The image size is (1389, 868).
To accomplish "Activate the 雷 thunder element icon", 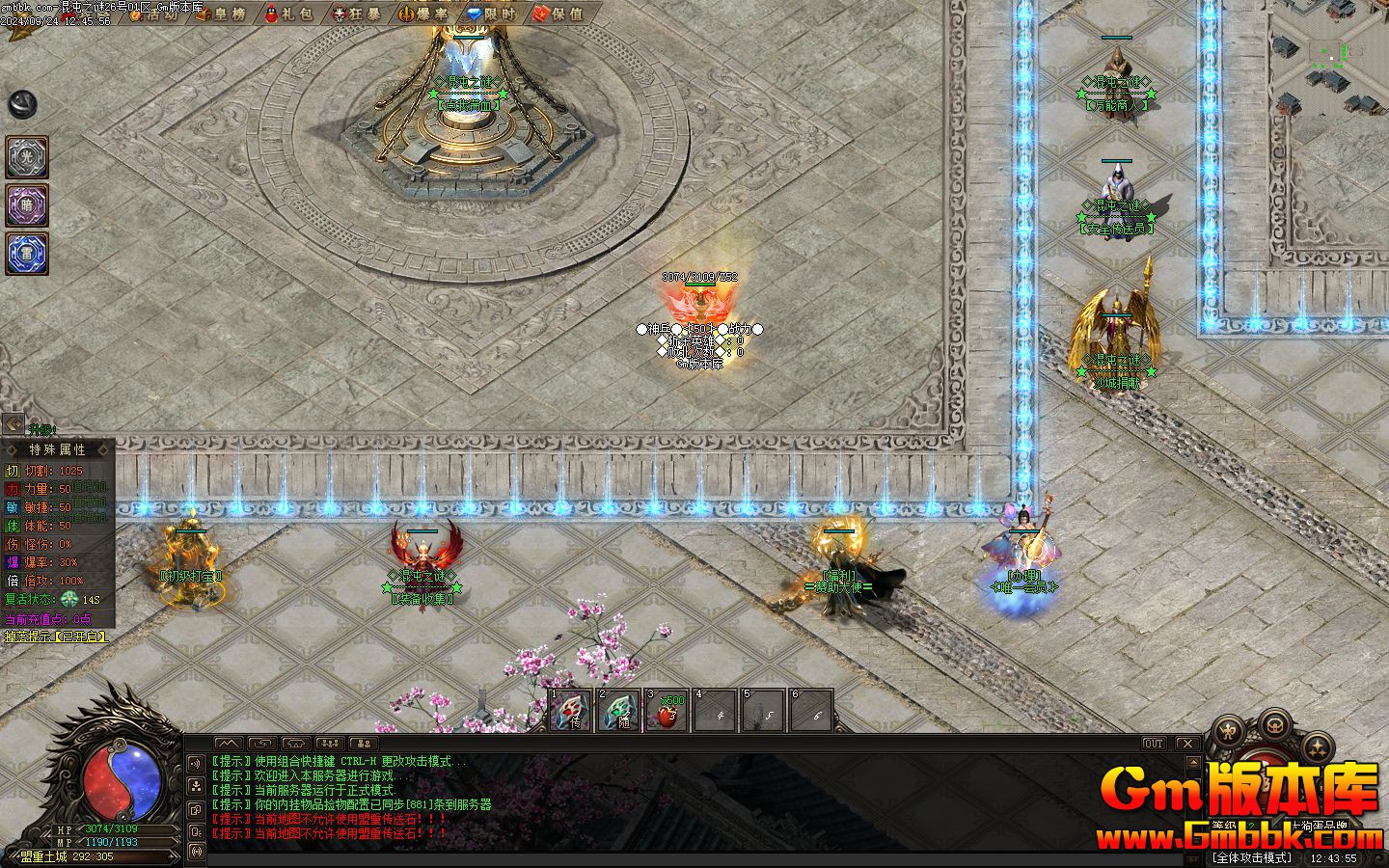I will click(x=27, y=254).
